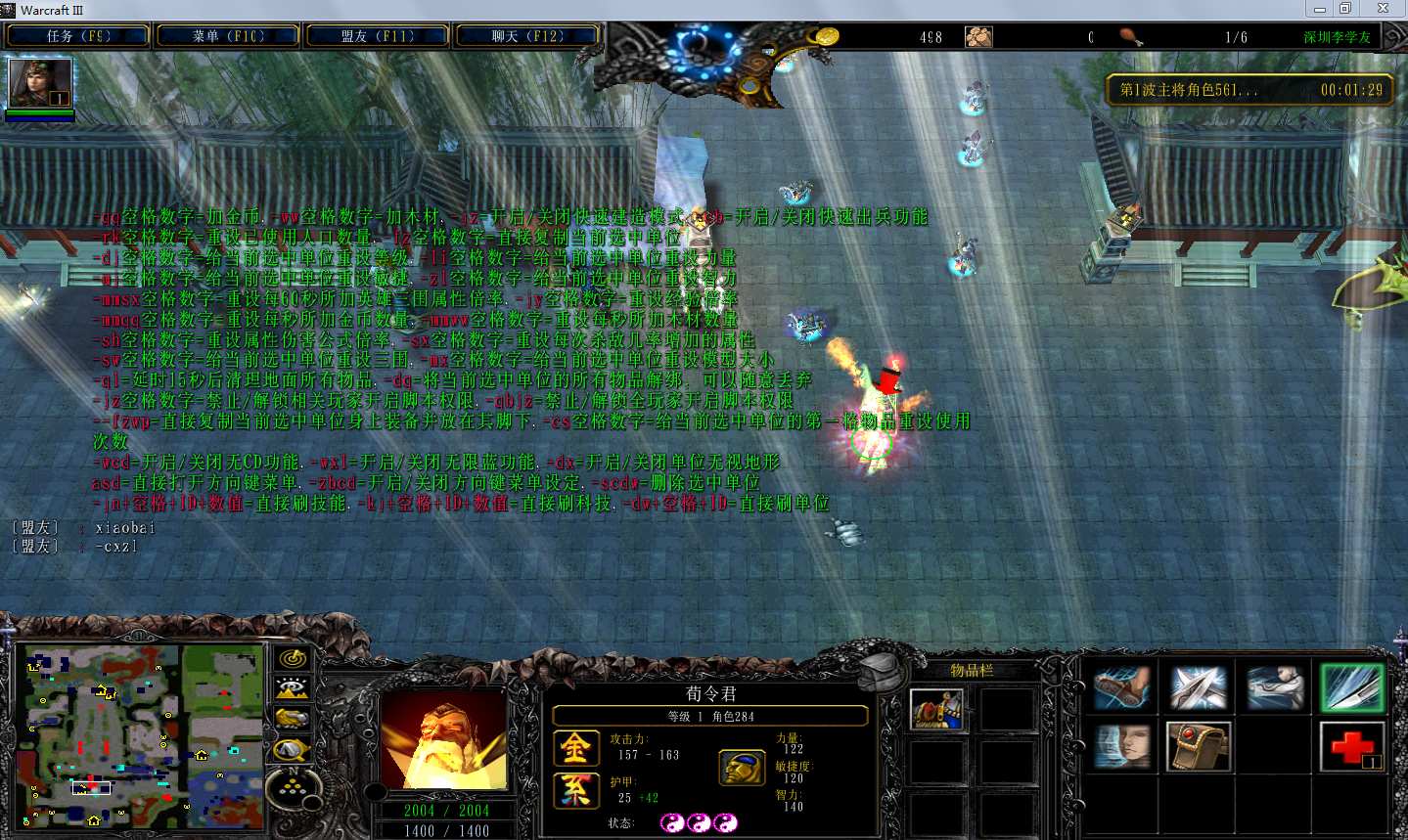Screen dimensions: 1408x840
Task: Select the item in the first inventory slot
Action: tap(936, 710)
